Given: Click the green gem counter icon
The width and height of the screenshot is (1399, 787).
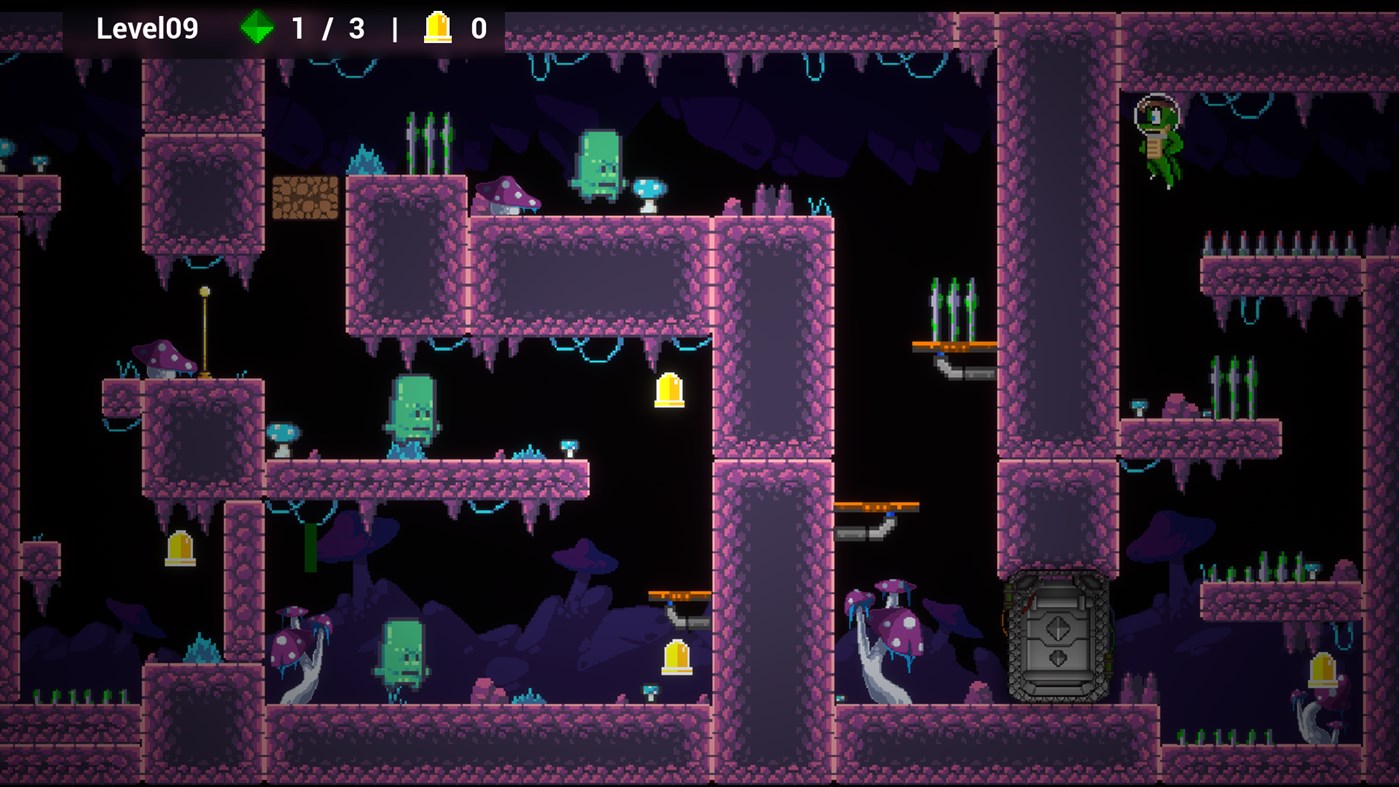Looking at the screenshot, I should coord(258,28).
